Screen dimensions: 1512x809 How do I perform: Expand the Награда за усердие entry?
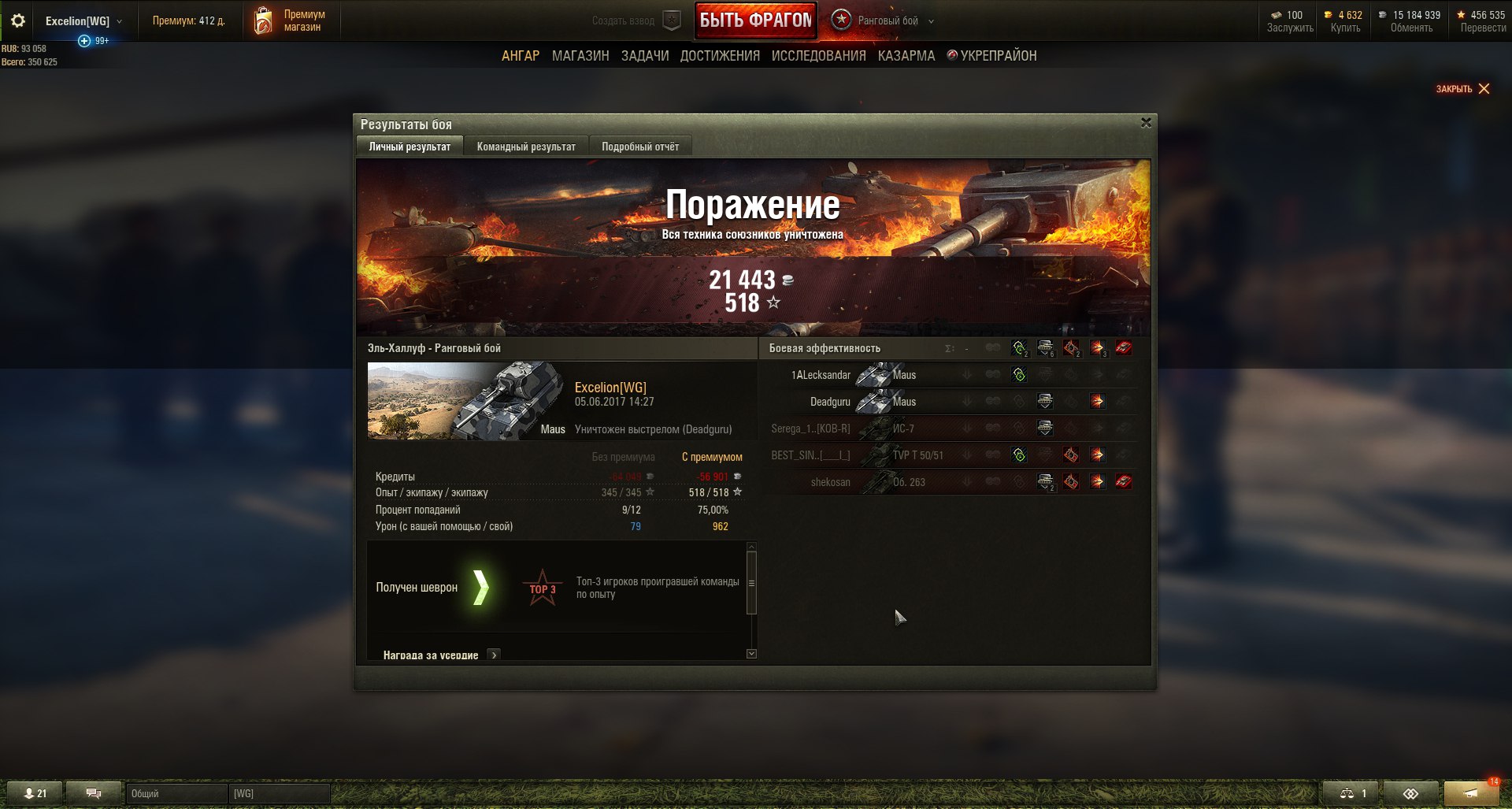point(494,655)
